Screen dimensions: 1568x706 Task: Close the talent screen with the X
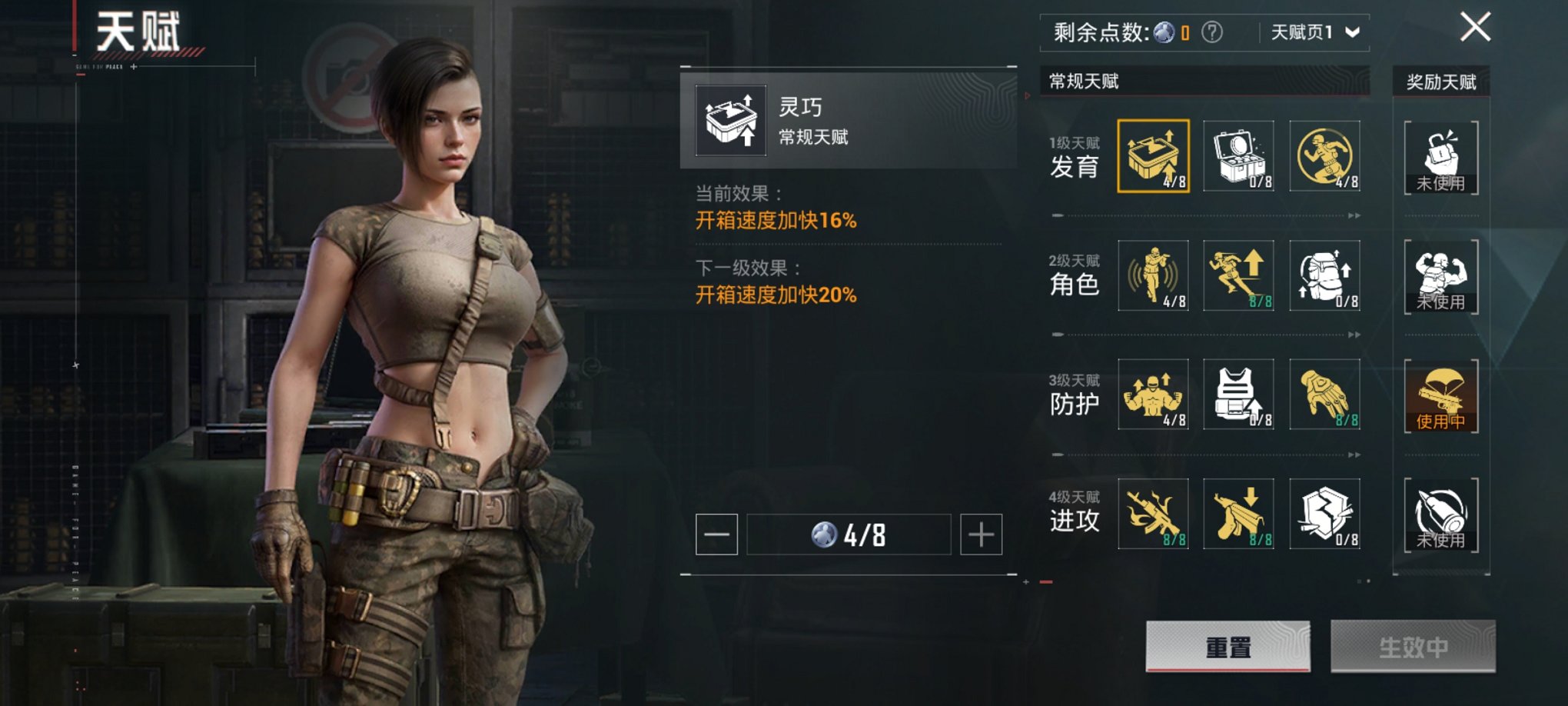point(1475,28)
